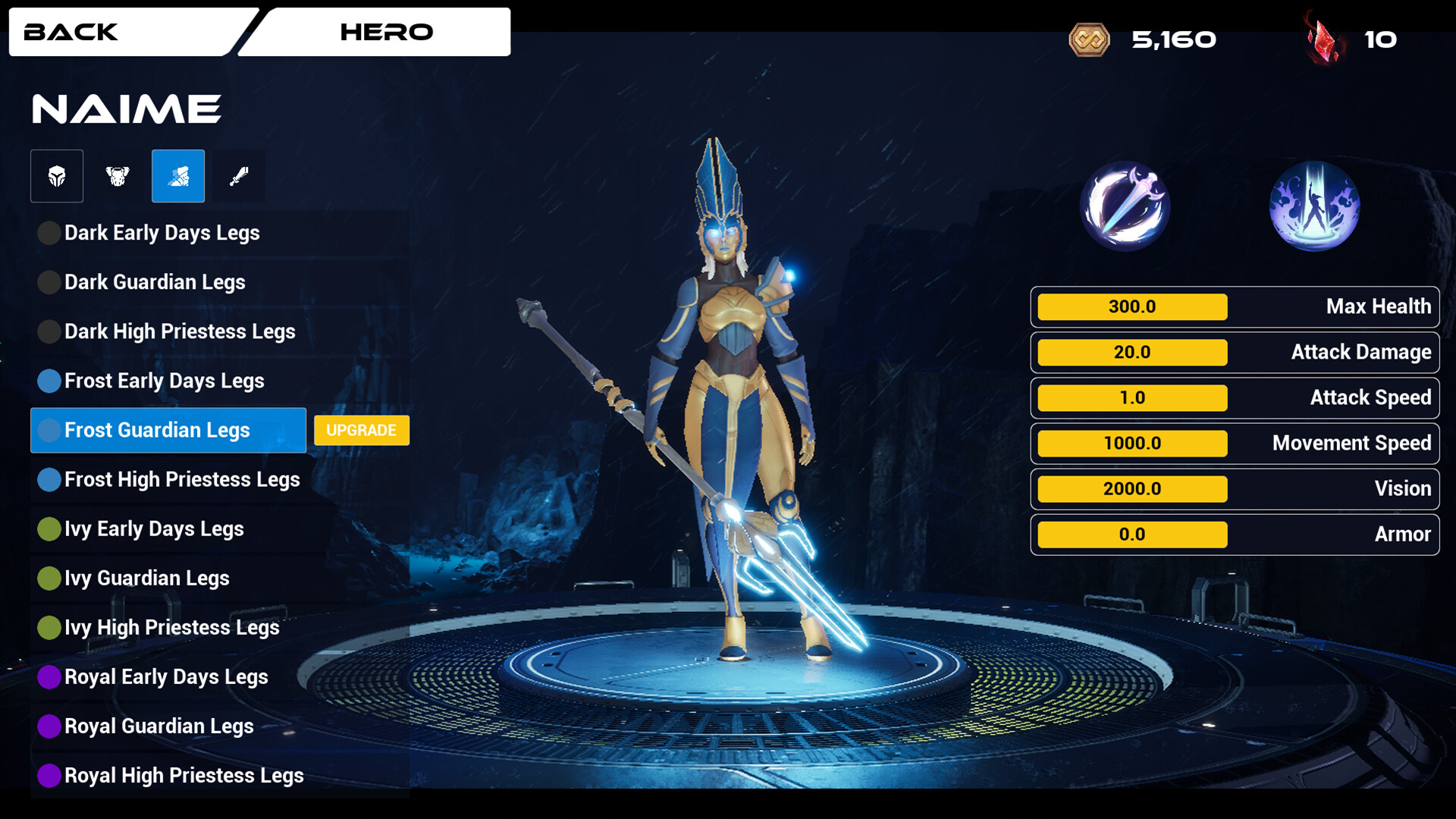This screenshot has width=1456, height=819.
Task: Switch to the HERO tab
Action: [x=386, y=32]
